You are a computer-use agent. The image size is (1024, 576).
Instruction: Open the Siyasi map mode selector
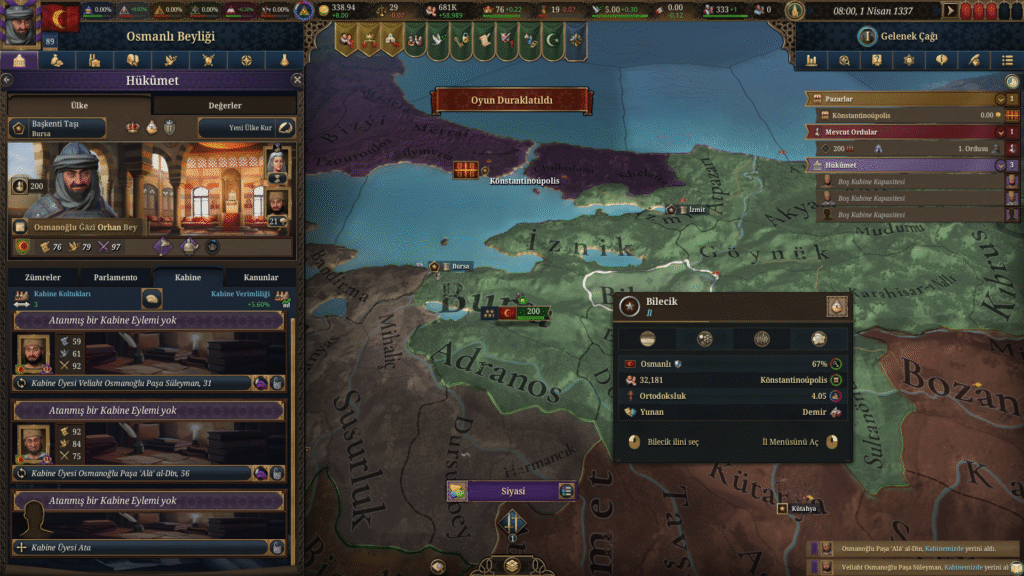[x=510, y=491]
